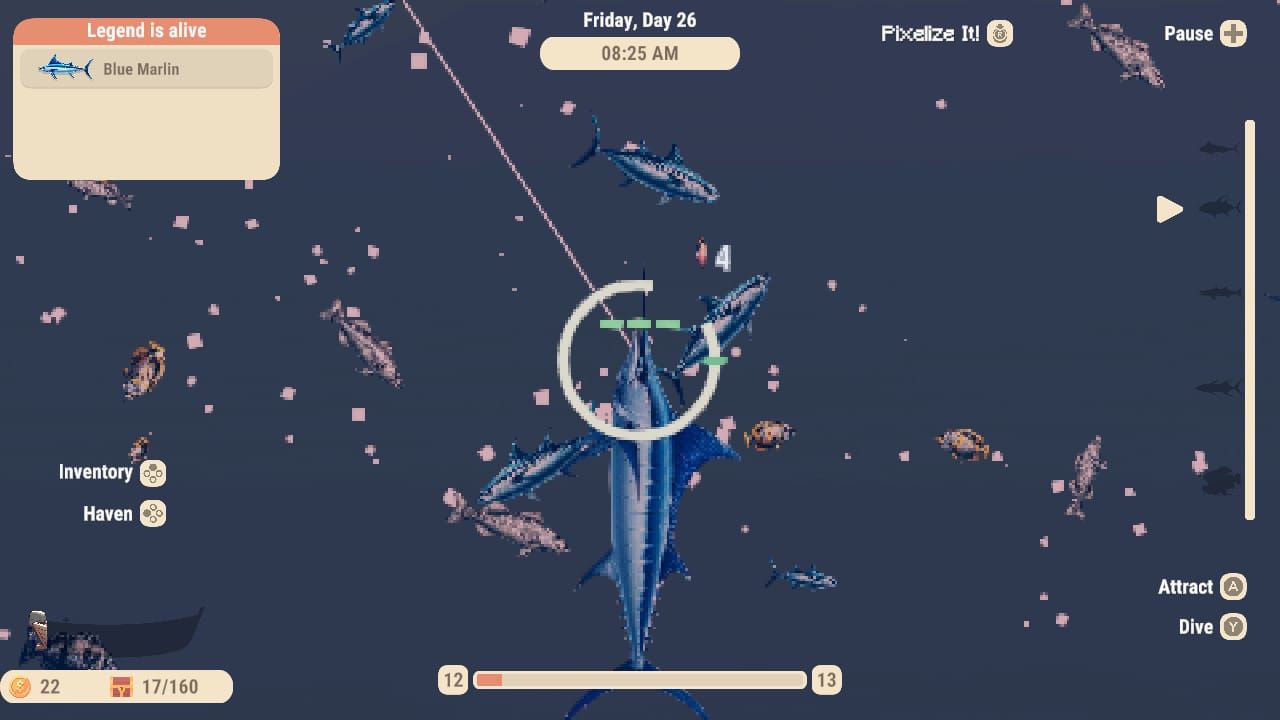Screen dimensions: 1280x720
Task: Click the anchor icon beside Pixelize It!
Action: [x=1001, y=33]
